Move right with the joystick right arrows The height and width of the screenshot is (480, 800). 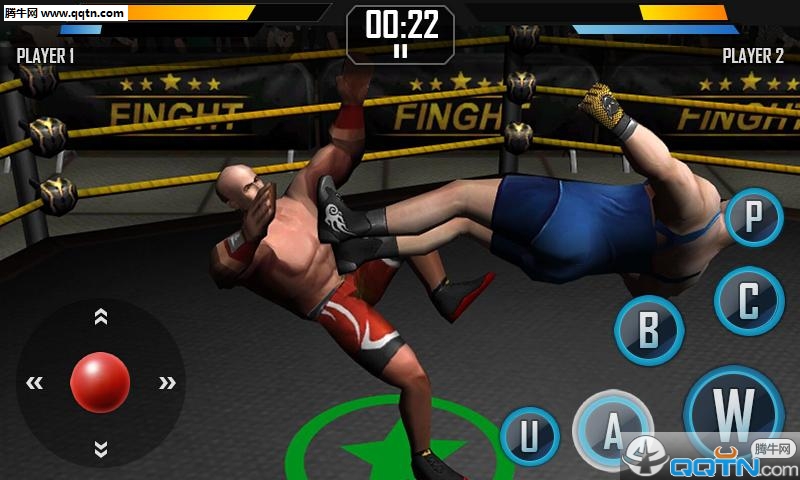(166, 382)
